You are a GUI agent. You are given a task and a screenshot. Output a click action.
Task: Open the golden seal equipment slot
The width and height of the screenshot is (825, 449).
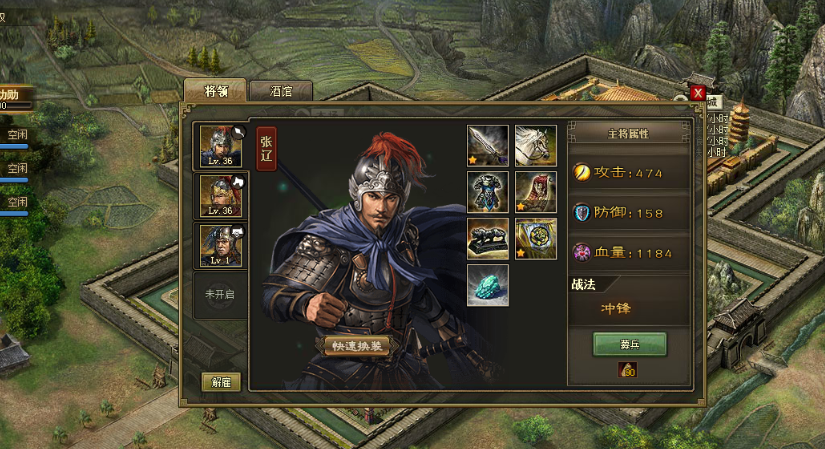tap(535, 238)
